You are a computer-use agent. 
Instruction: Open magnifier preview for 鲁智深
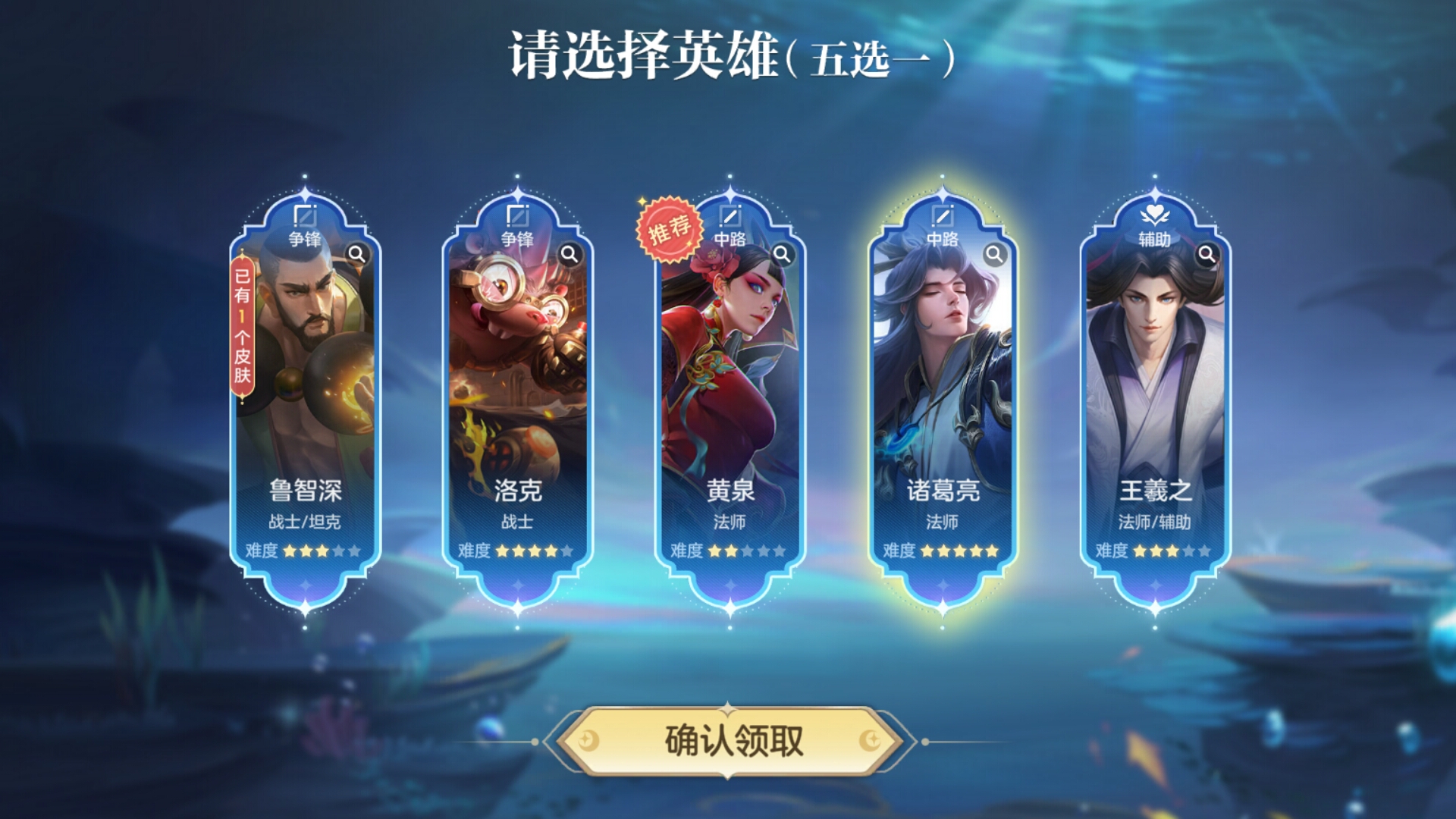point(356,254)
